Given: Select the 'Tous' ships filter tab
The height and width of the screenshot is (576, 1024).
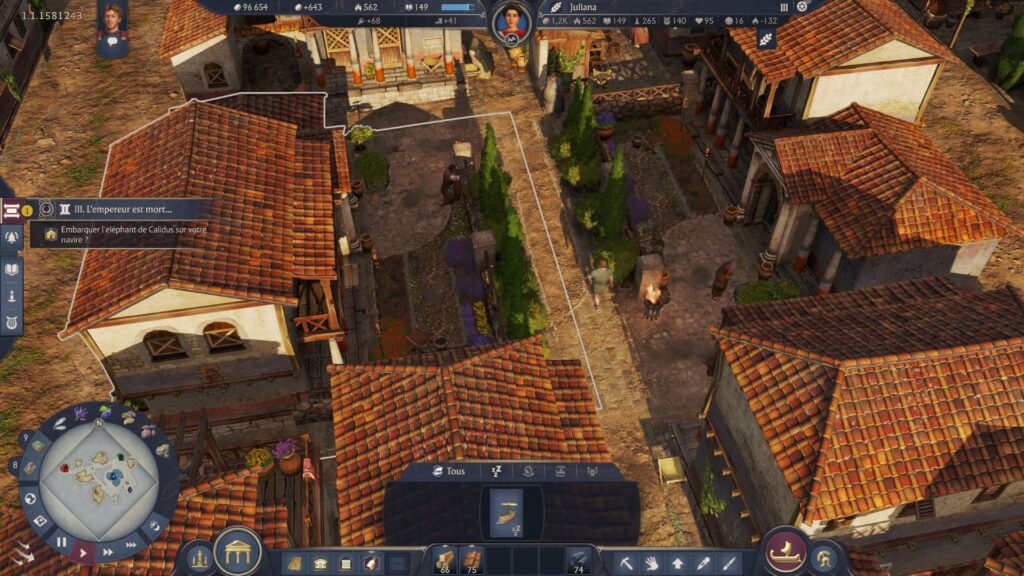Looking at the screenshot, I should [448, 471].
